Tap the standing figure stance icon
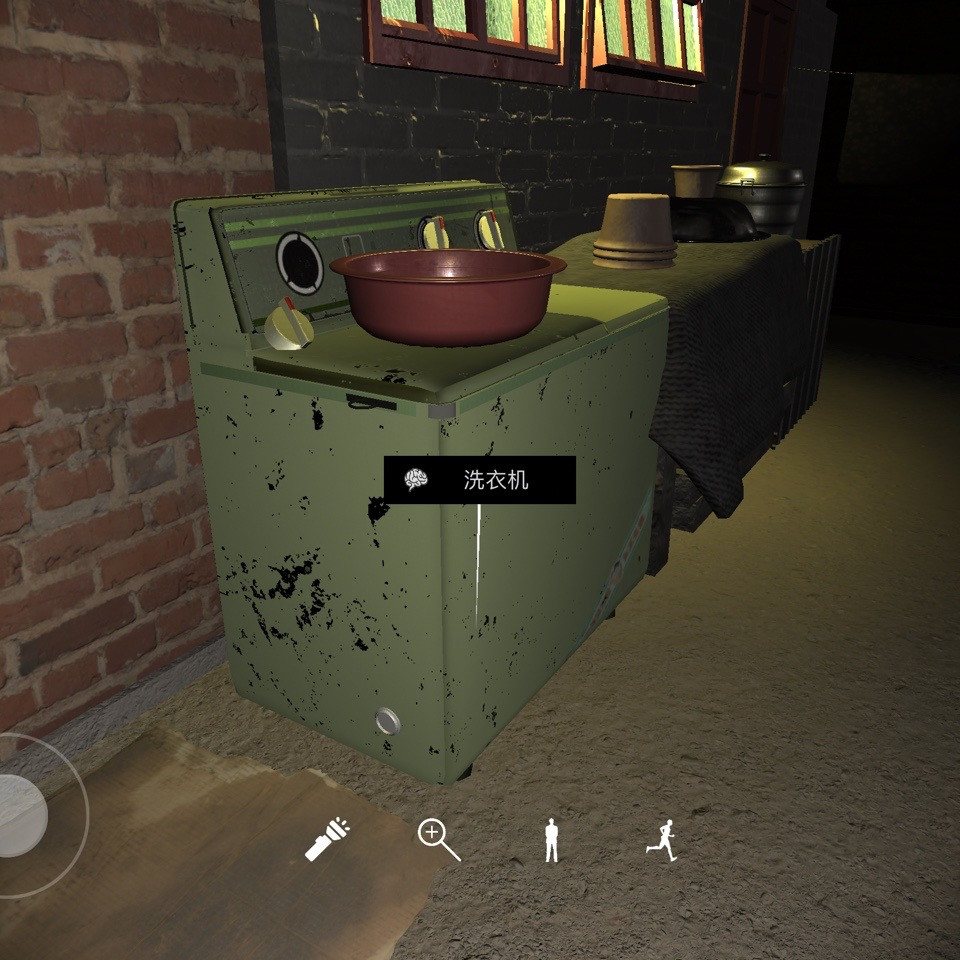 point(550,840)
